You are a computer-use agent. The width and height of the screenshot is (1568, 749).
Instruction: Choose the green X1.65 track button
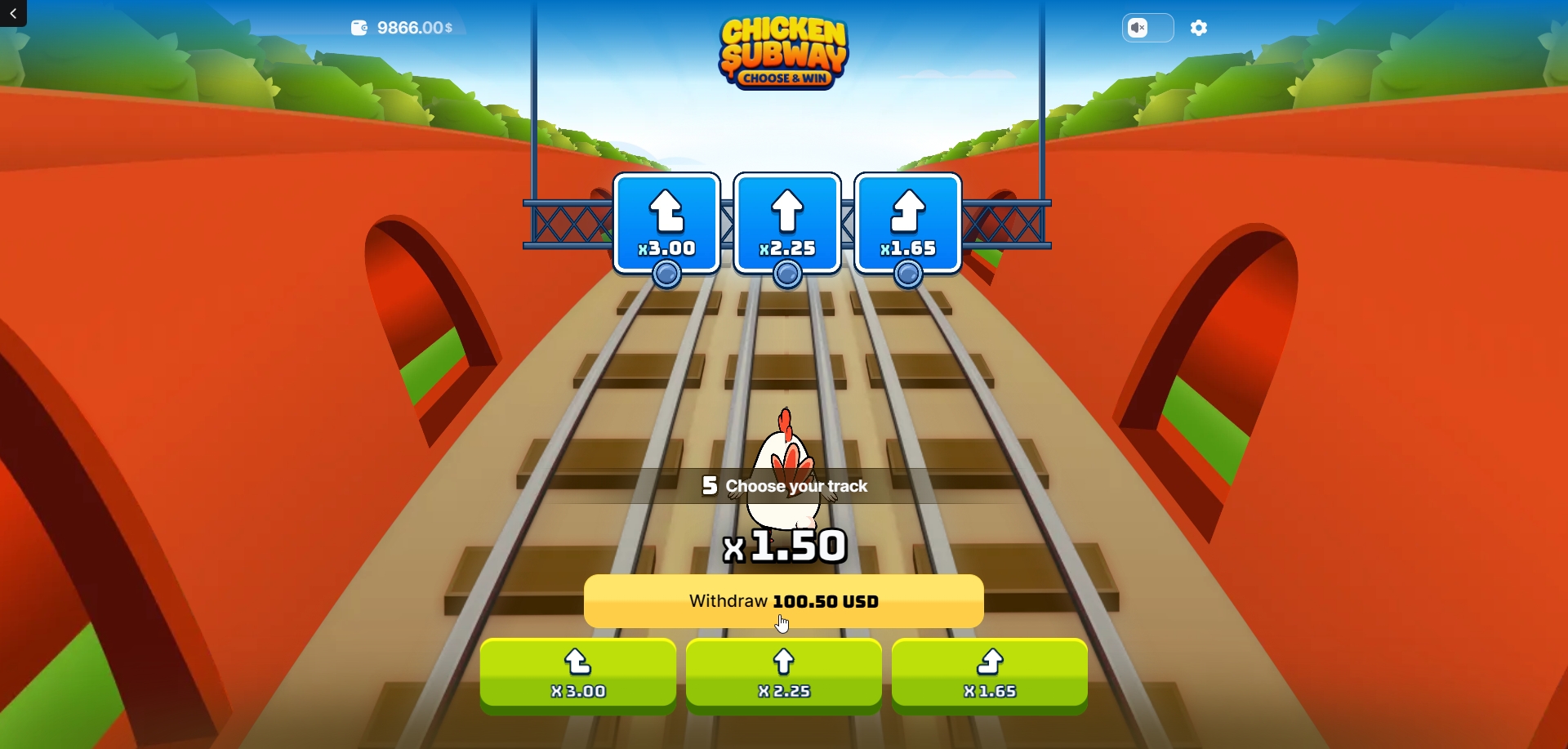point(989,675)
